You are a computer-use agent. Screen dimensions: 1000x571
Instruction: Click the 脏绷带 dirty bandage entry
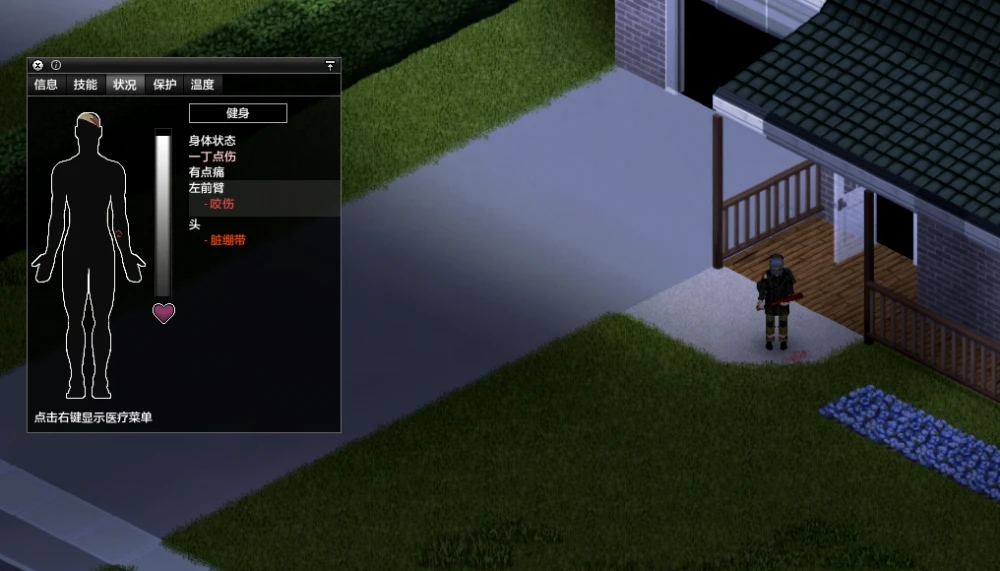[228, 240]
